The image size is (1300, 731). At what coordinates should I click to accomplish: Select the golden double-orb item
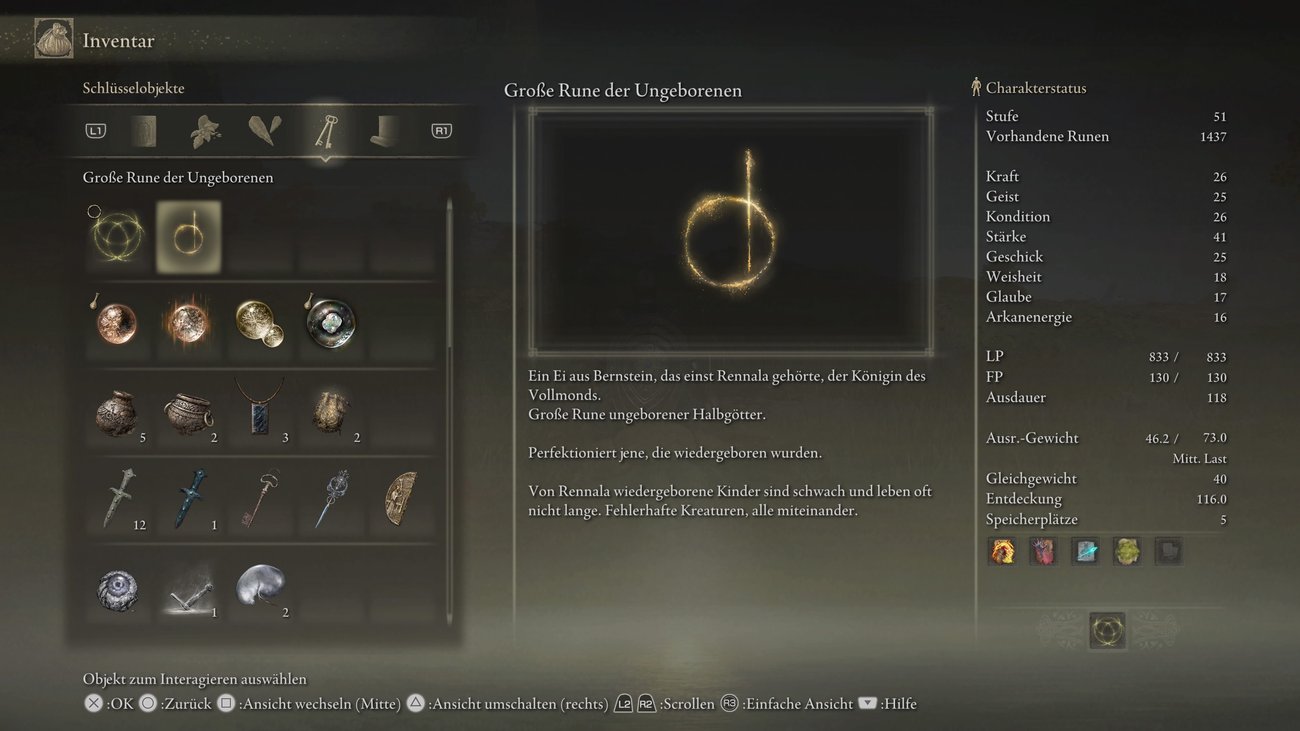259,323
